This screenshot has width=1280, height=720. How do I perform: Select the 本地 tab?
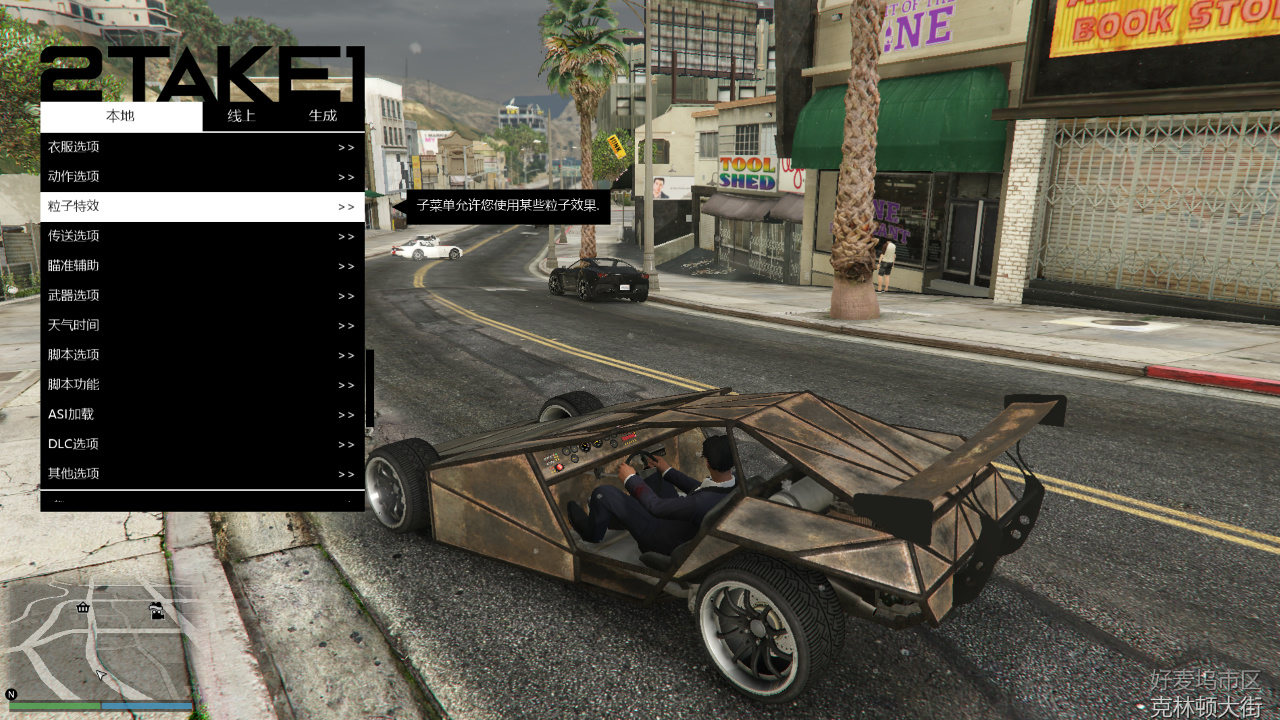[119, 116]
